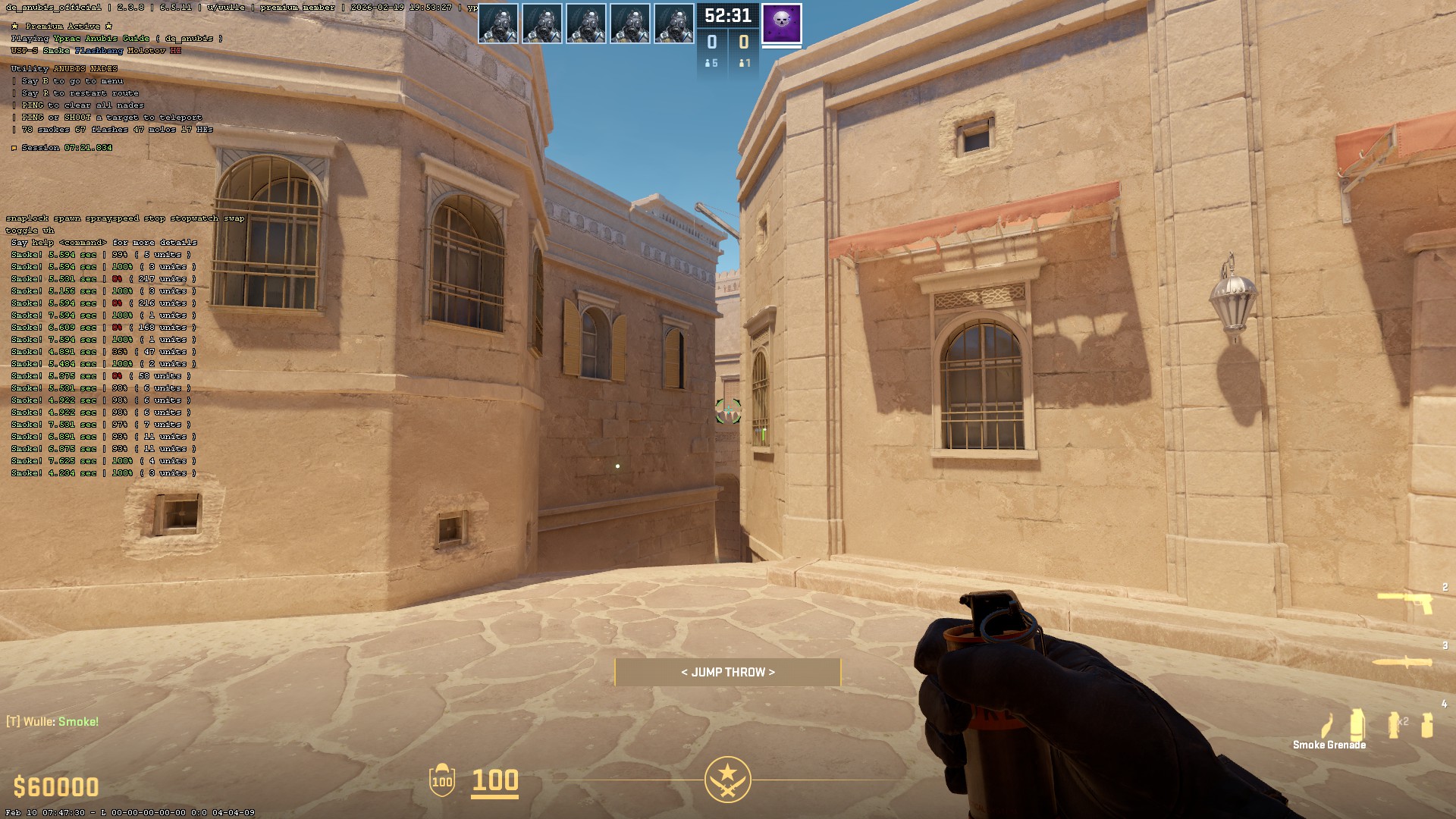Image resolution: width=1456 pixels, height=819 pixels.
Task: Select the Smoke category in the loadout text
Action: click(55, 50)
